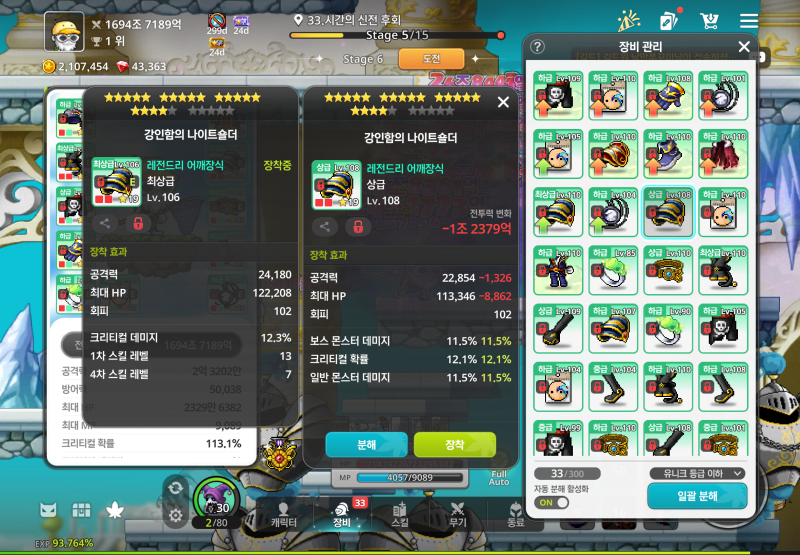Click the 도전 challenge button
This screenshot has width=800, height=555.
[x=431, y=59]
